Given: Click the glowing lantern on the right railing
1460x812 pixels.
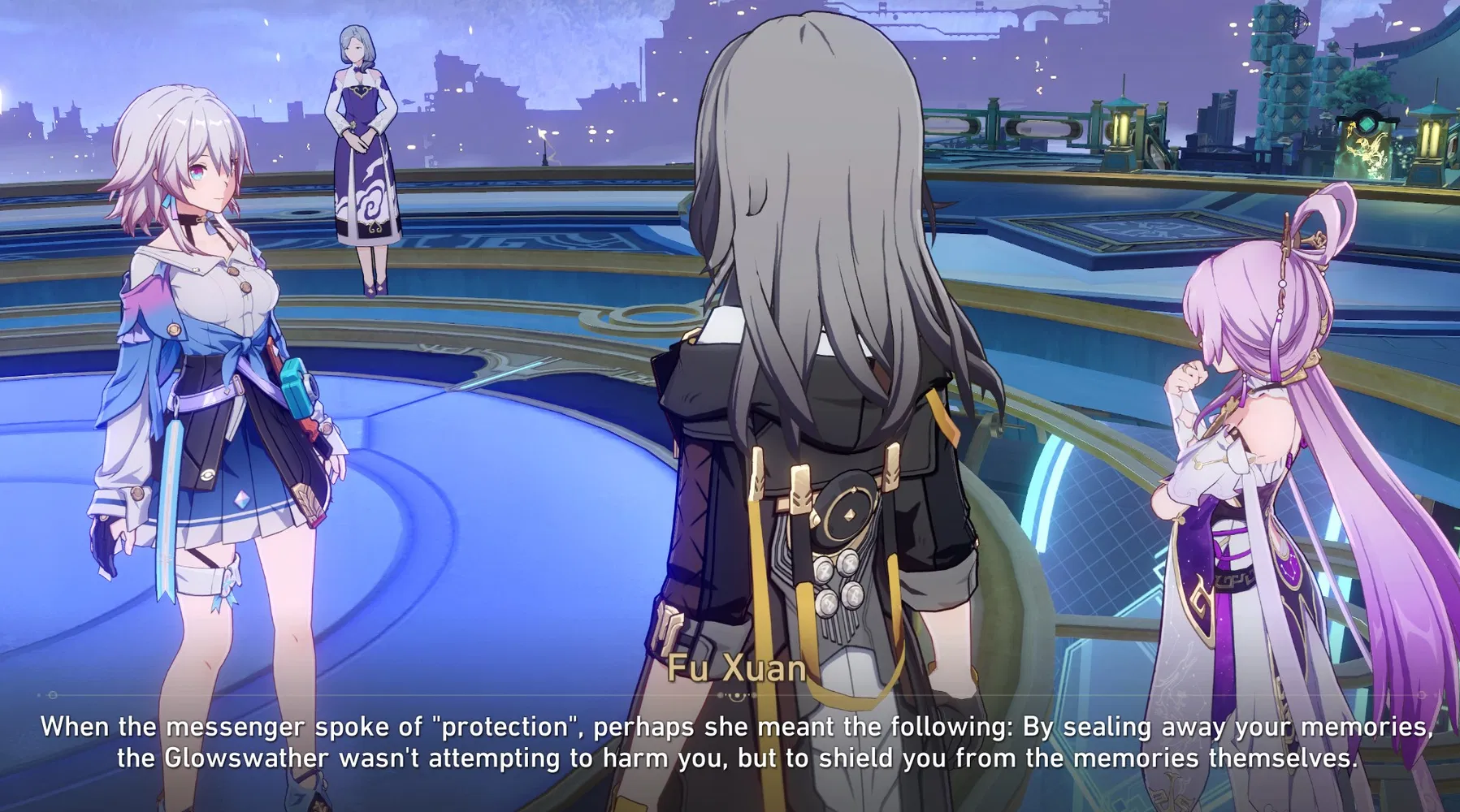Looking at the screenshot, I should [1432, 140].
